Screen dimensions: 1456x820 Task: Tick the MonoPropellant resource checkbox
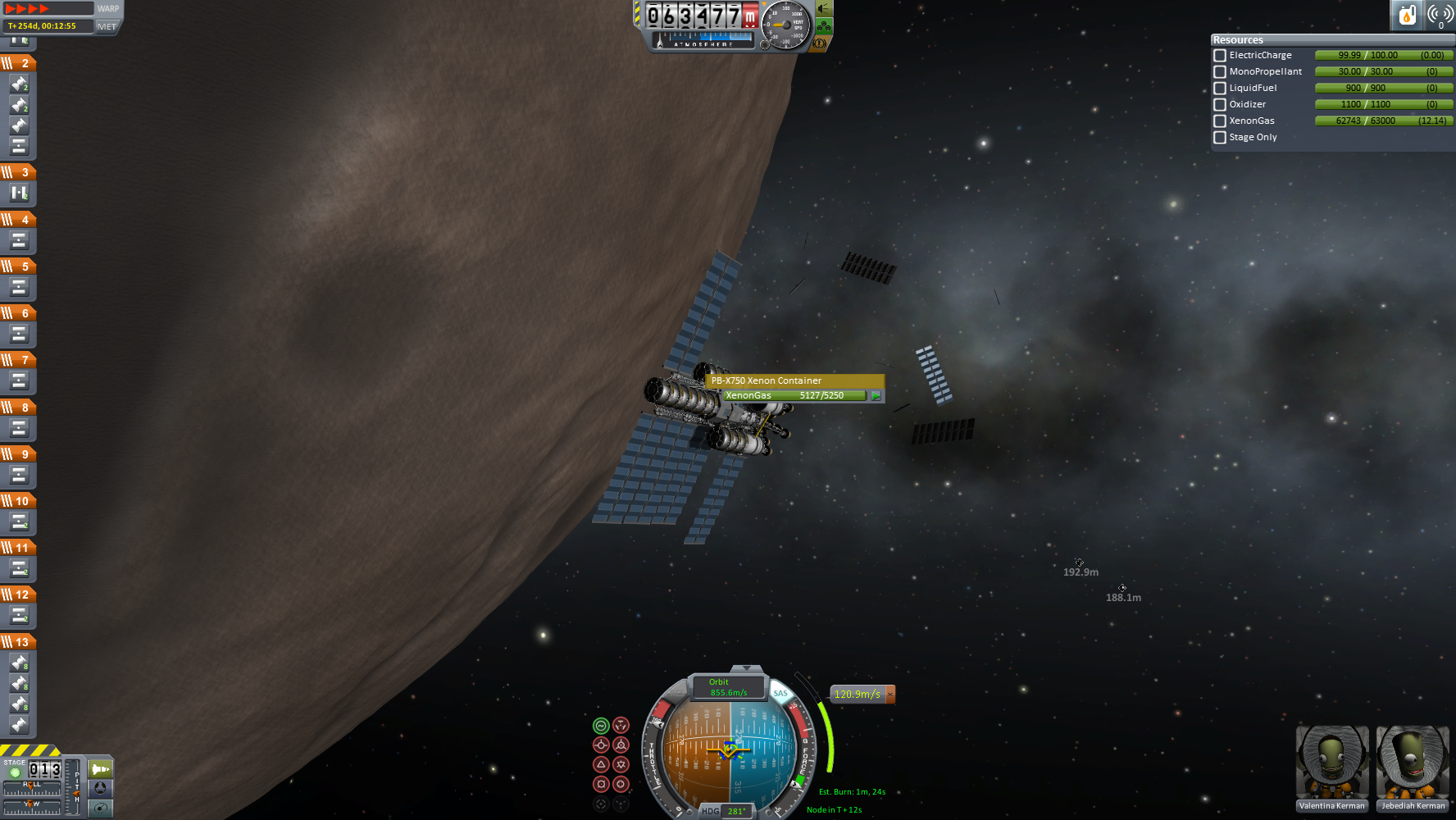coord(1220,72)
